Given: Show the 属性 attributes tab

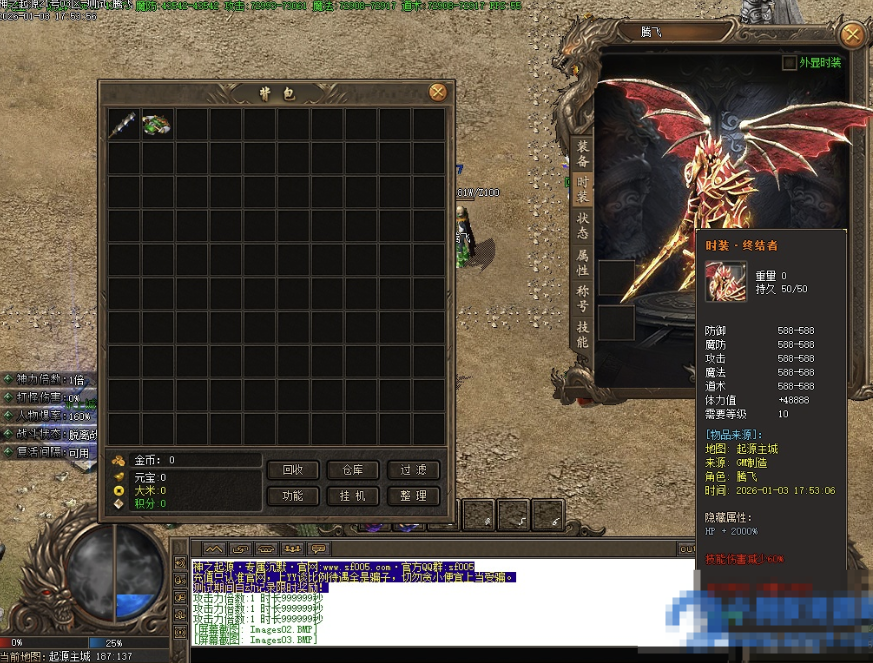Looking at the screenshot, I should tap(583, 263).
